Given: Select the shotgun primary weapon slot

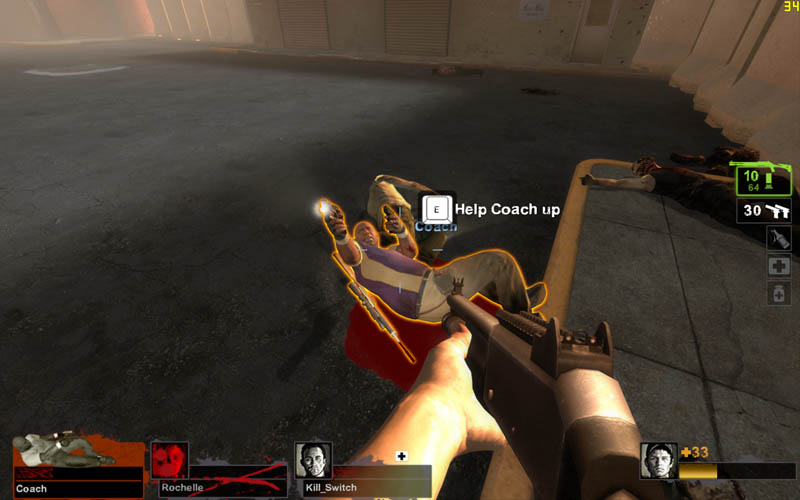Looking at the screenshot, I should (765, 180).
